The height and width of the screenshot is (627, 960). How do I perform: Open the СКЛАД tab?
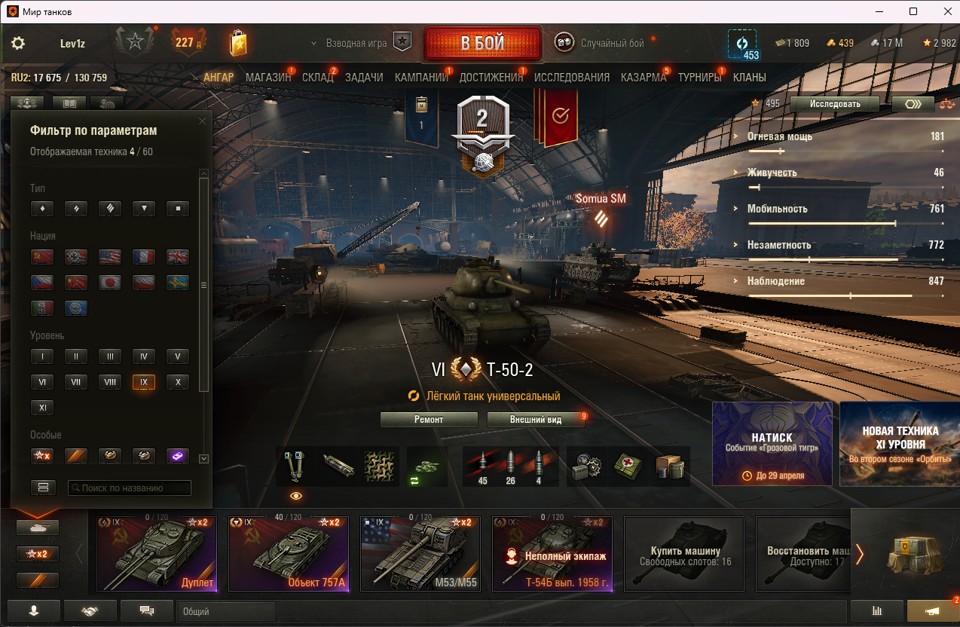(x=318, y=77)
